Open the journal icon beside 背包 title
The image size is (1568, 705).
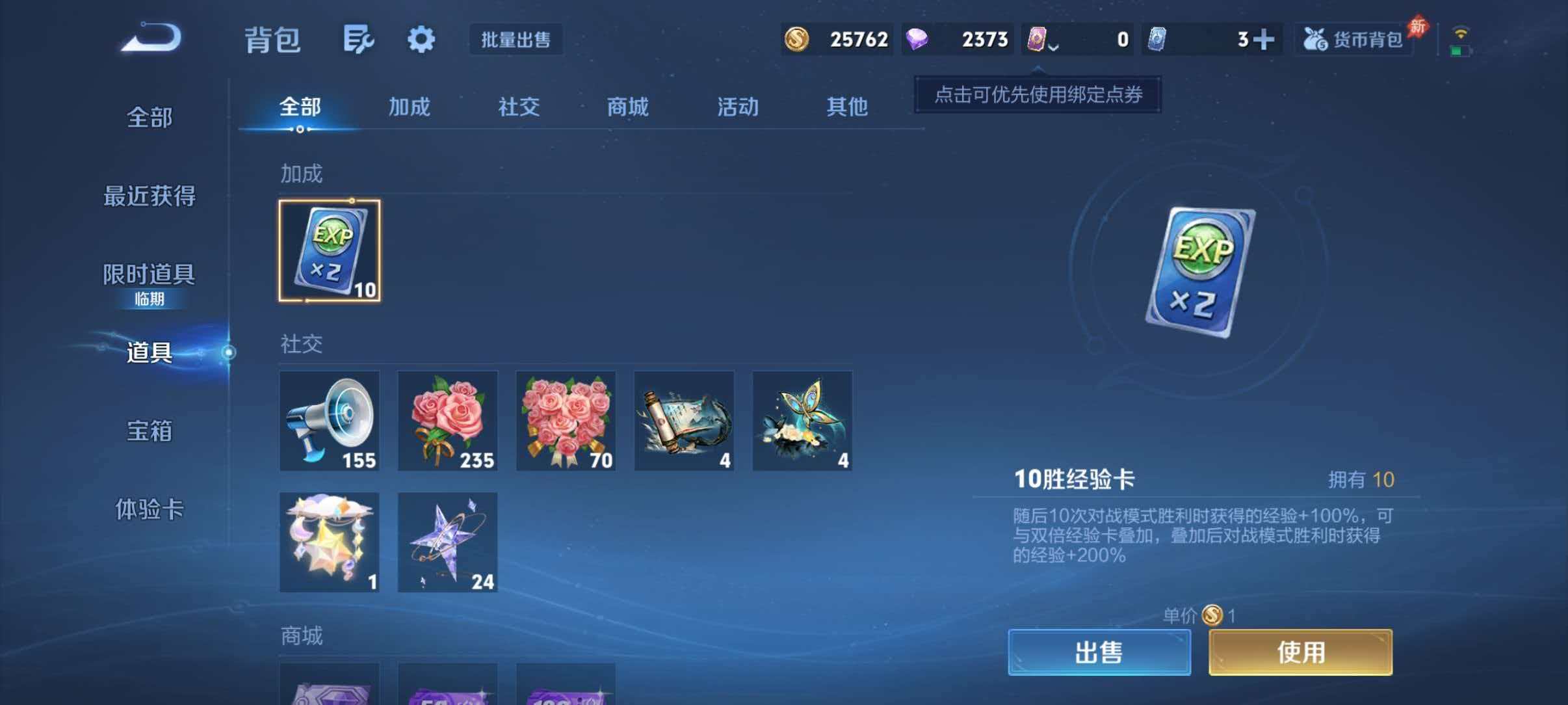coord(358,39)
